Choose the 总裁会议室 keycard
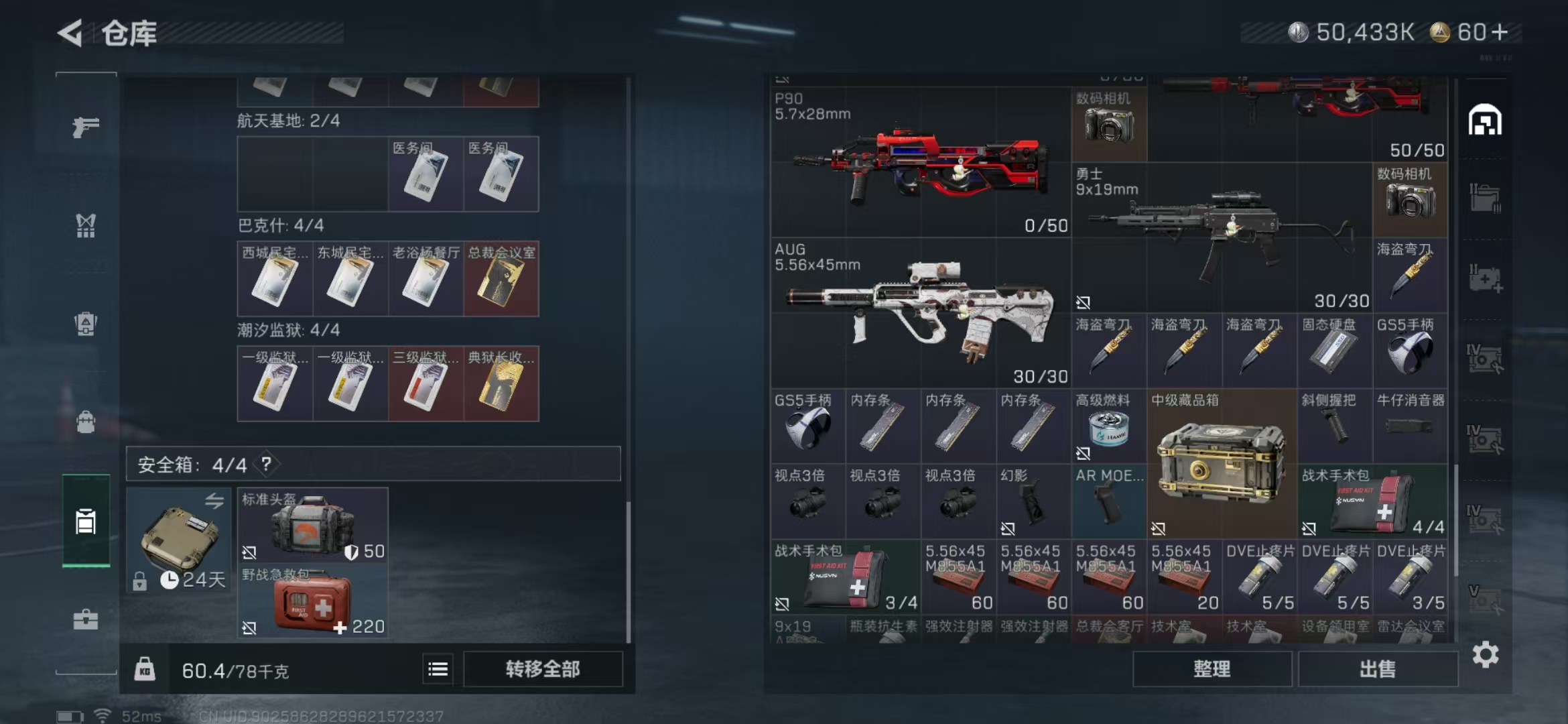This screenshot has height=724, width=1568. point(501,279)
